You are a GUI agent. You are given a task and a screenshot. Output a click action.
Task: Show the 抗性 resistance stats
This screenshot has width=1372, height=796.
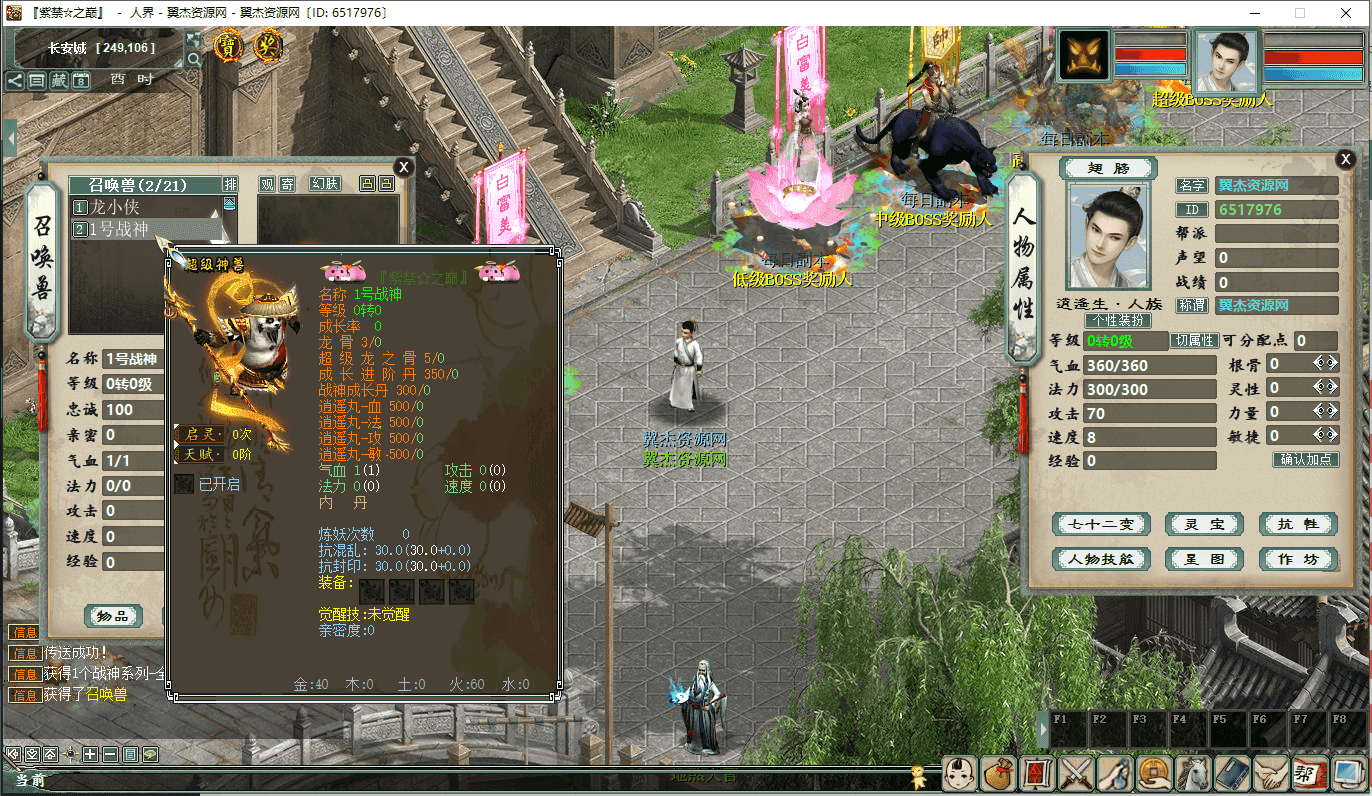pyautogui.click(x=1298, y=524)
